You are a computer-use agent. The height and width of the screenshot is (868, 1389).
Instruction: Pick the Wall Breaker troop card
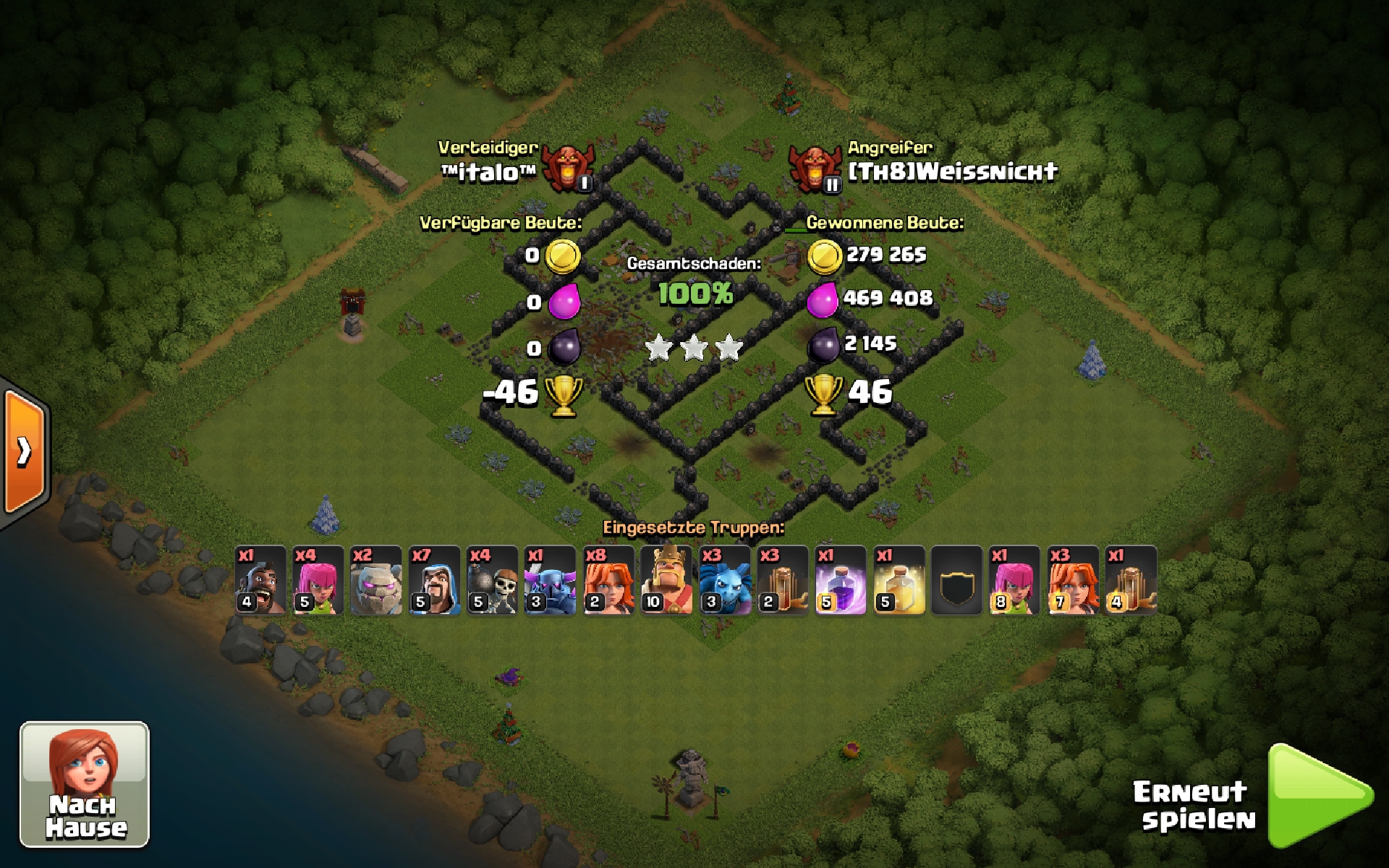[x=492, y=580]
